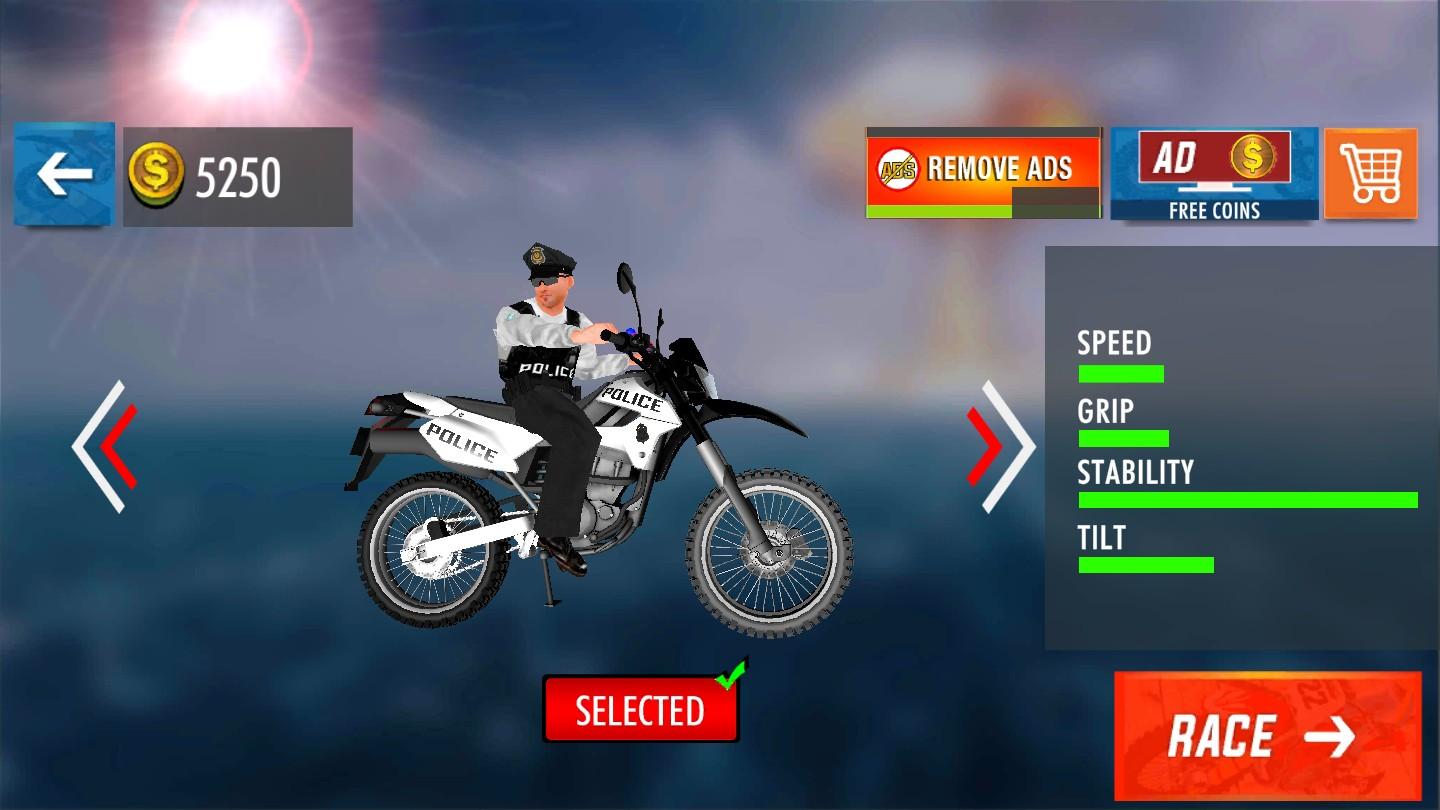Click the Tilt stat bar
The image size is (1440, 810).
1145,563
